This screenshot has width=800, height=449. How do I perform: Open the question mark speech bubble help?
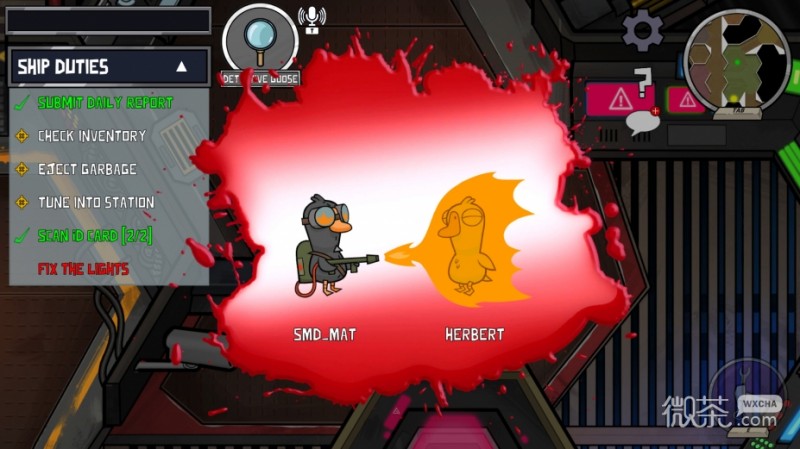pos(642,103)
